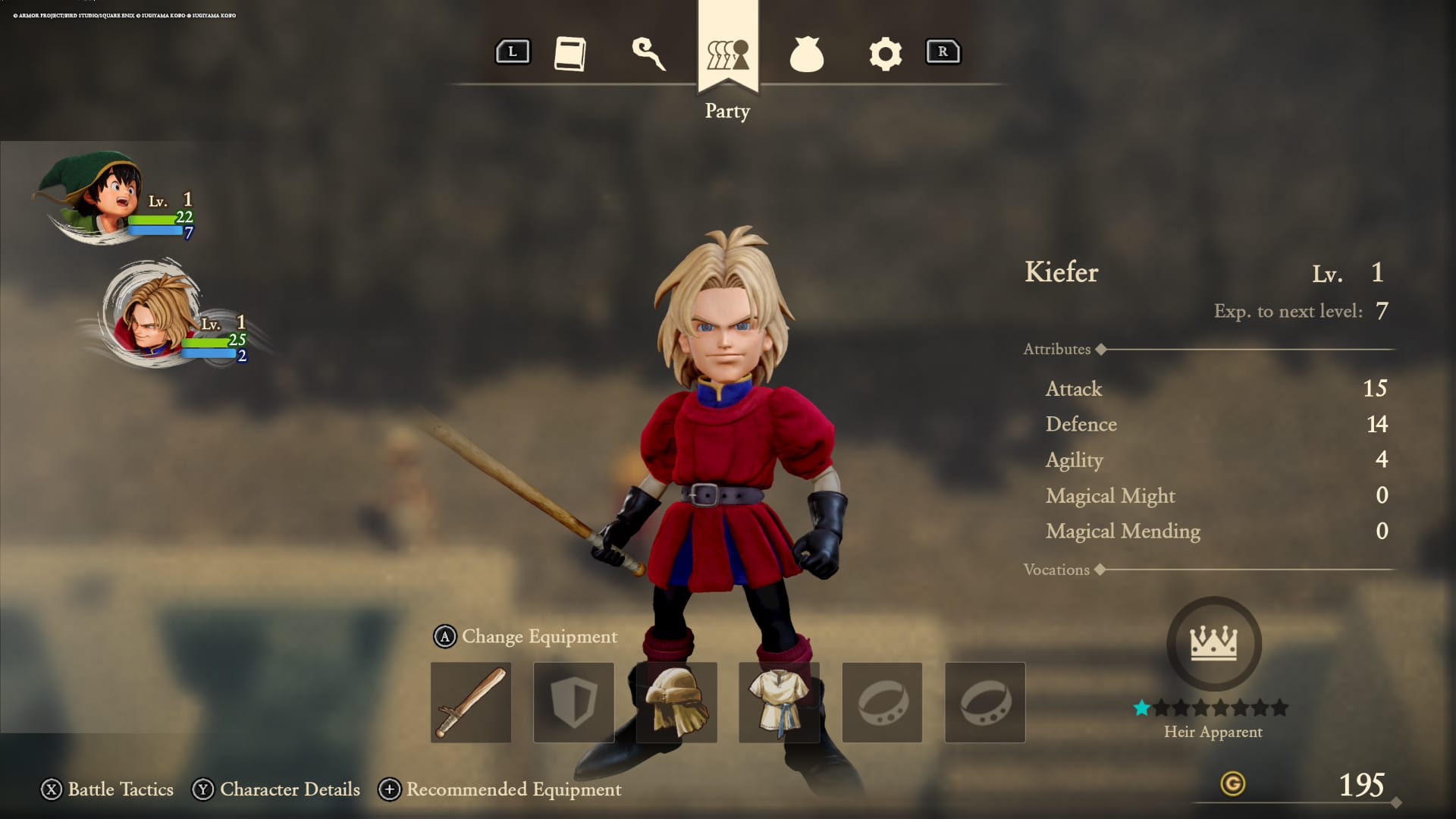
Task: Open the headgear equipment slot
Action: click(676, 701)
